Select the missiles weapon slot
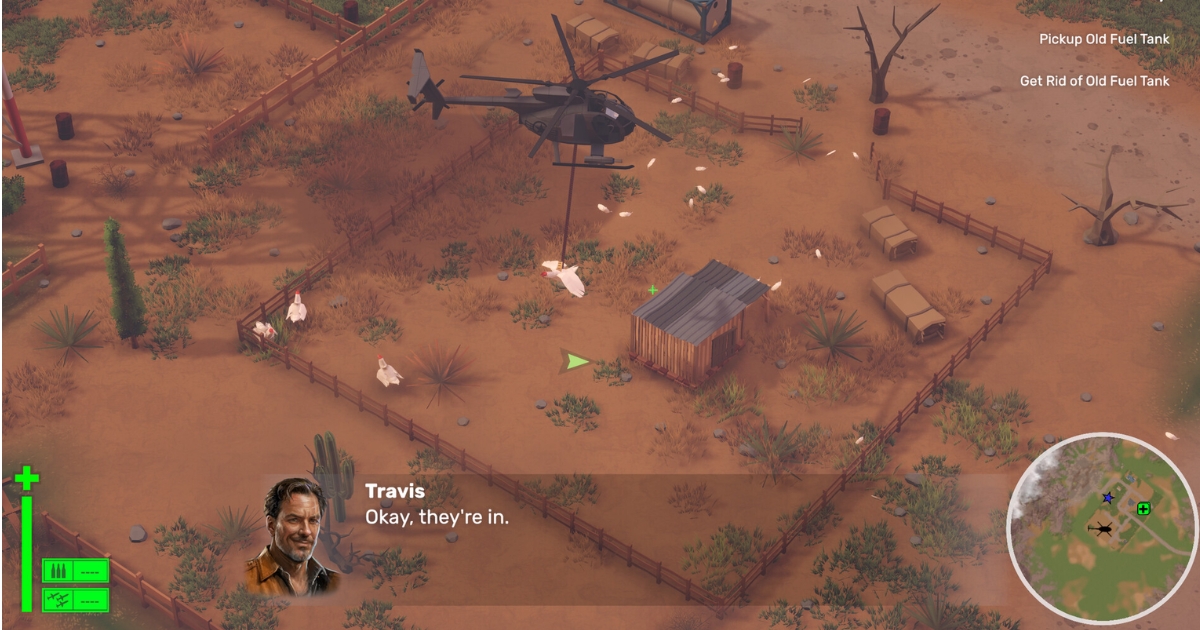Image resolution: width=1200 pixels, height=630 pixels. (x=75, y=599)
